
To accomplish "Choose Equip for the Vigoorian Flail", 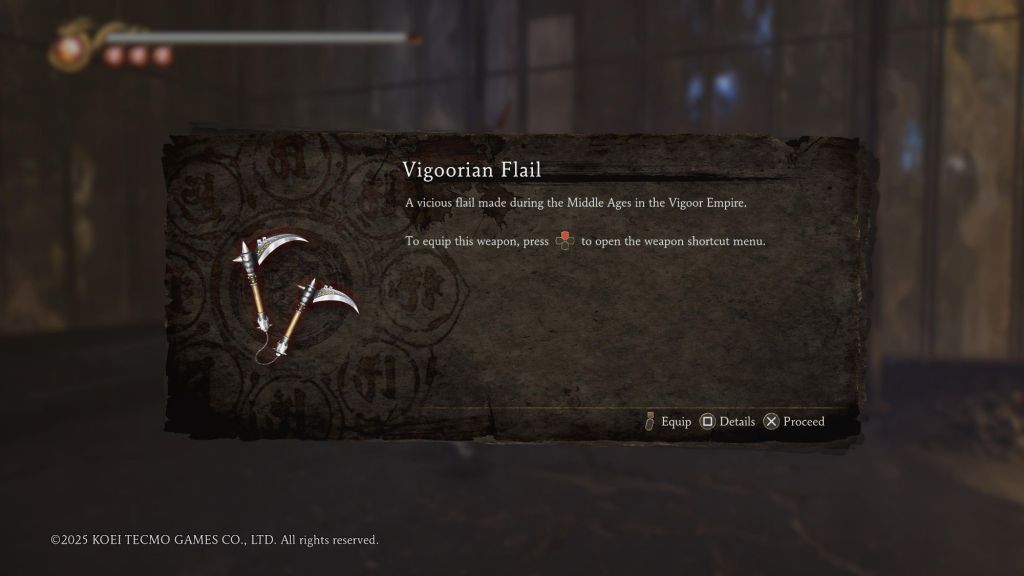I will 668,422.
